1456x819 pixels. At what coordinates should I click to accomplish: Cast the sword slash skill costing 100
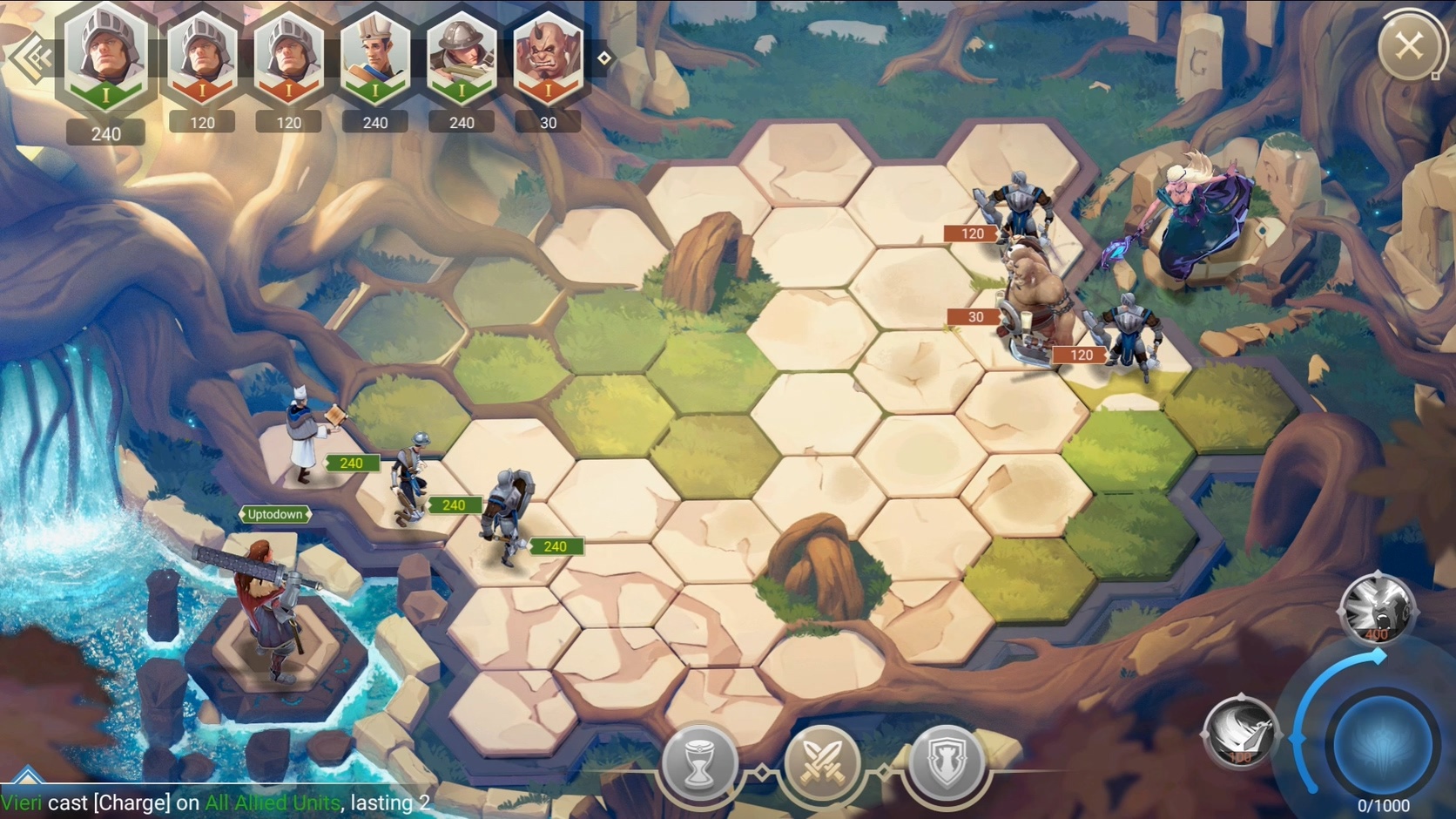(x=1242, y=734)
